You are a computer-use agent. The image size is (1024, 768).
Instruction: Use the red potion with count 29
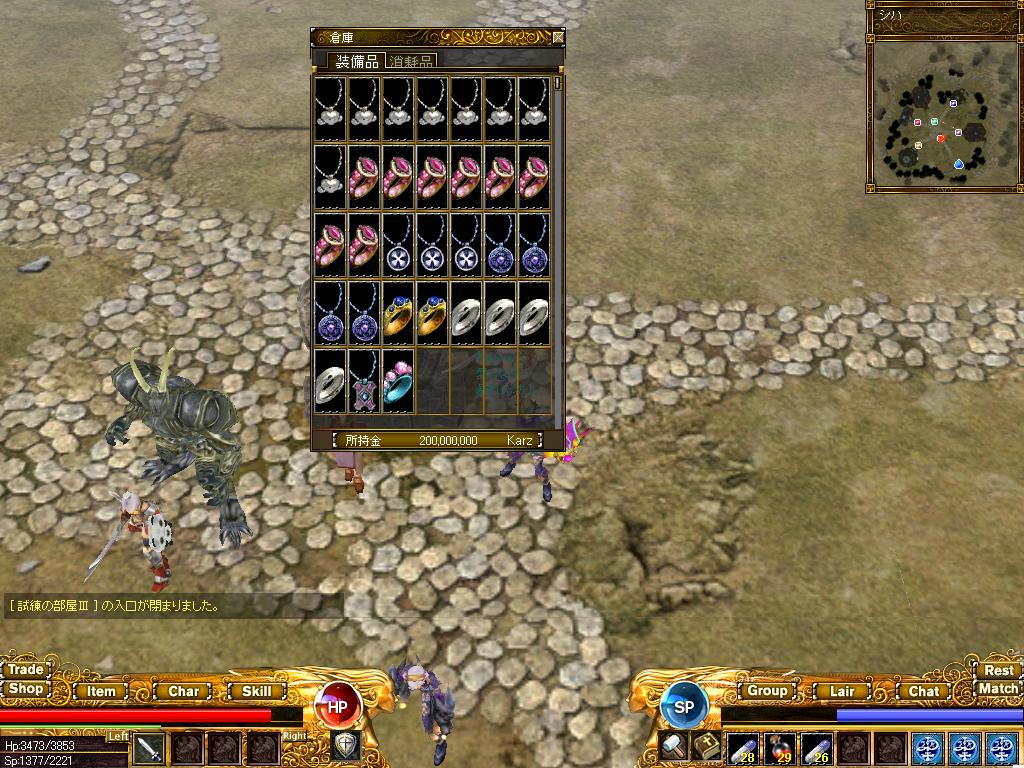point(779,747)
